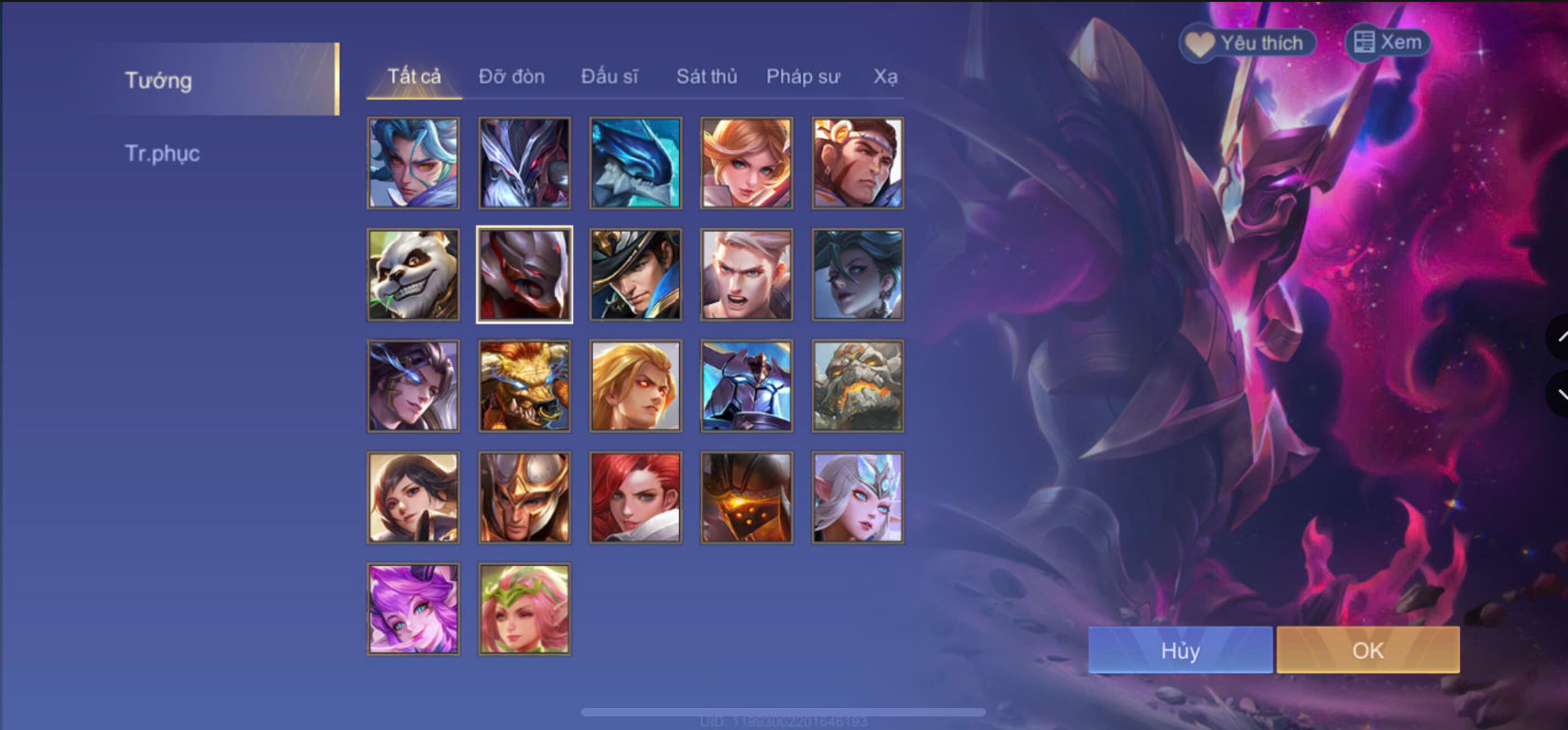Image resolution: width=1568 pixels, height=730 pixels.
Task: Switch to the Tr.phục tab
Action: (163, 153)
